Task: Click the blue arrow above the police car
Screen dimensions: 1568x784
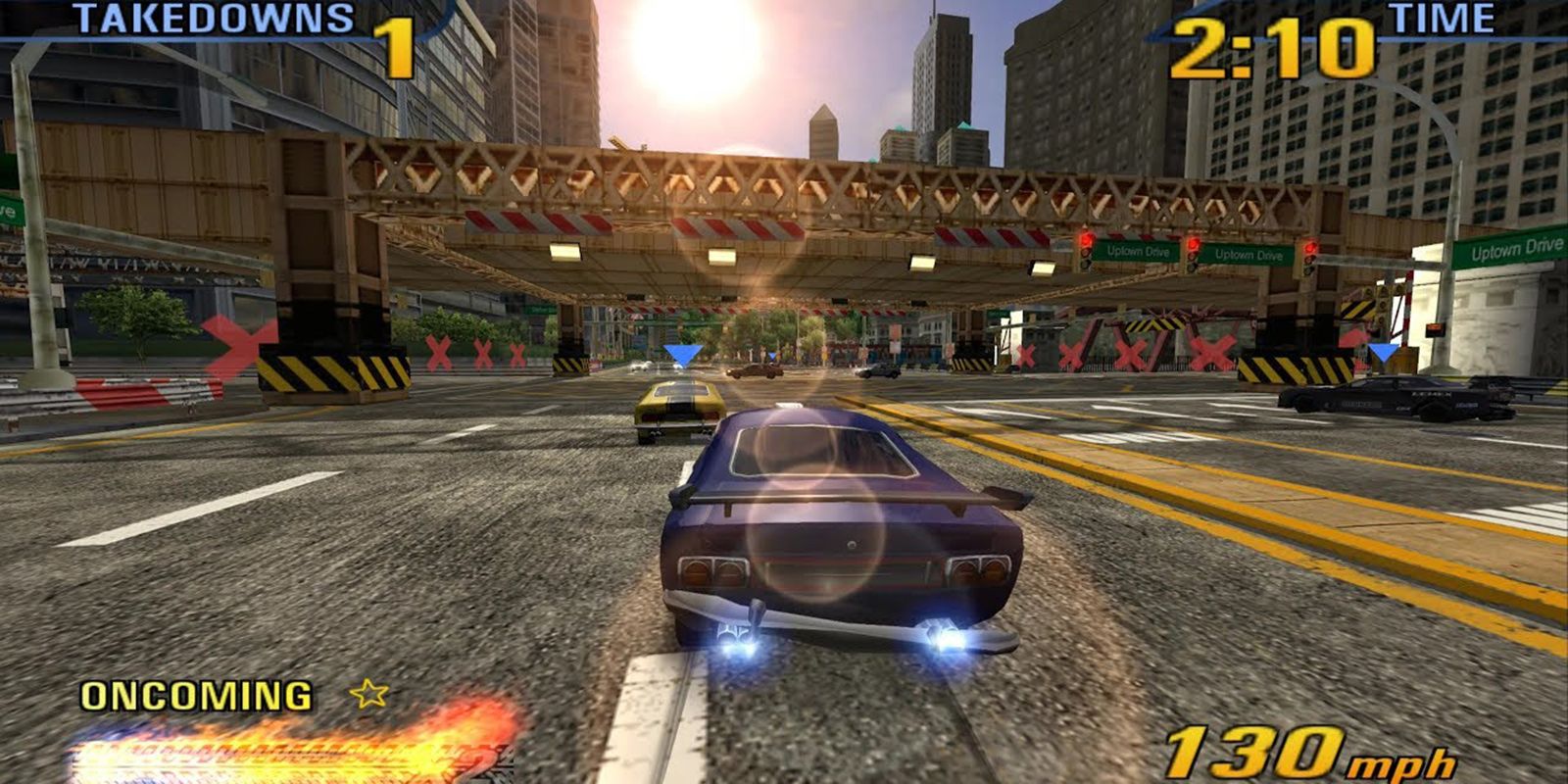Action: 1383,350
